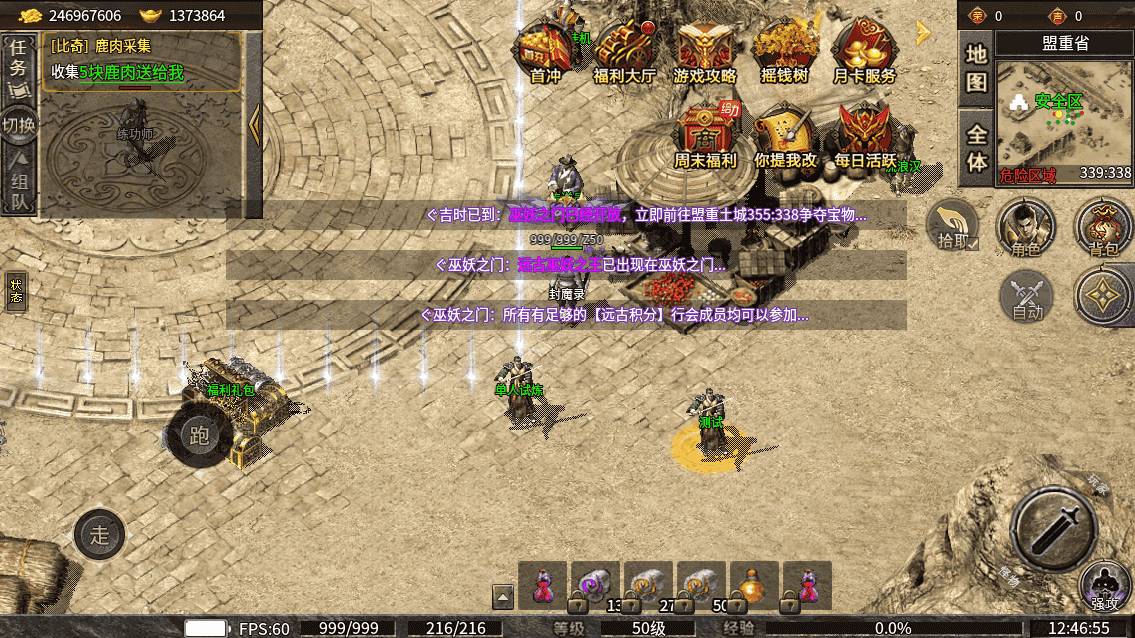Open the 福利大厅 welfare hall
This screenshot has width=1135, height=638.
point(624,50)
